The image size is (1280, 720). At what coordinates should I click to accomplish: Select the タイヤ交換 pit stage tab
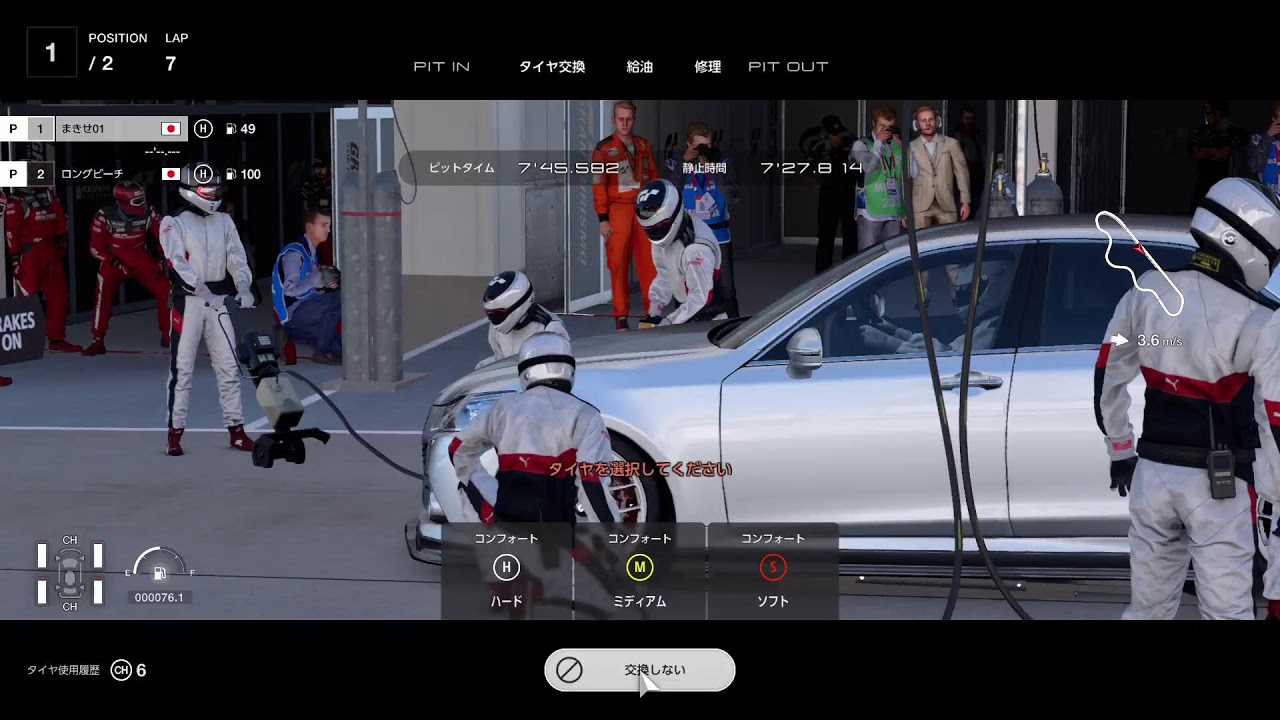[552, 67]
